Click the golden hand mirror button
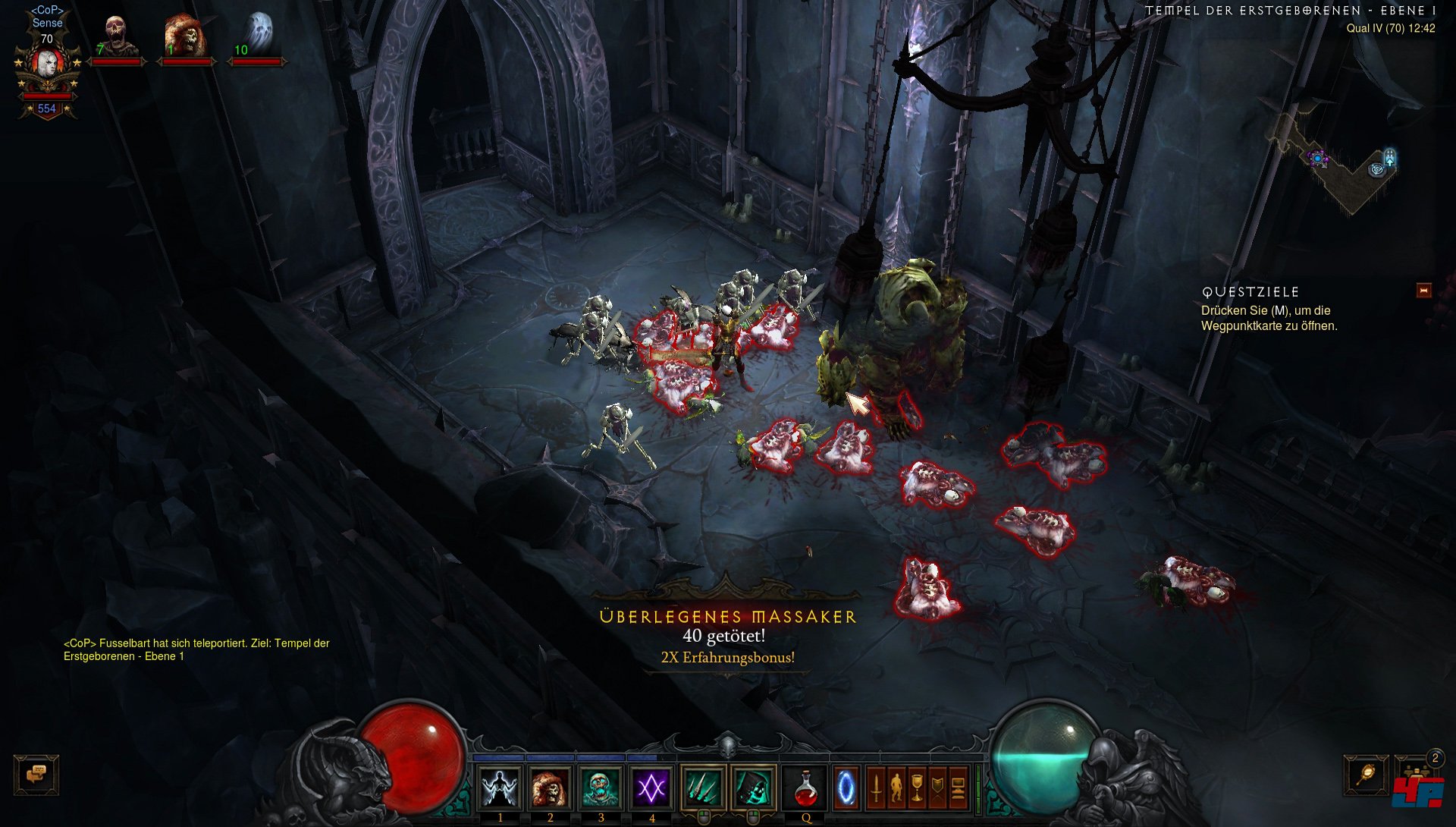The height and width of the screenshot is (827, 1456). (1366, 775)
